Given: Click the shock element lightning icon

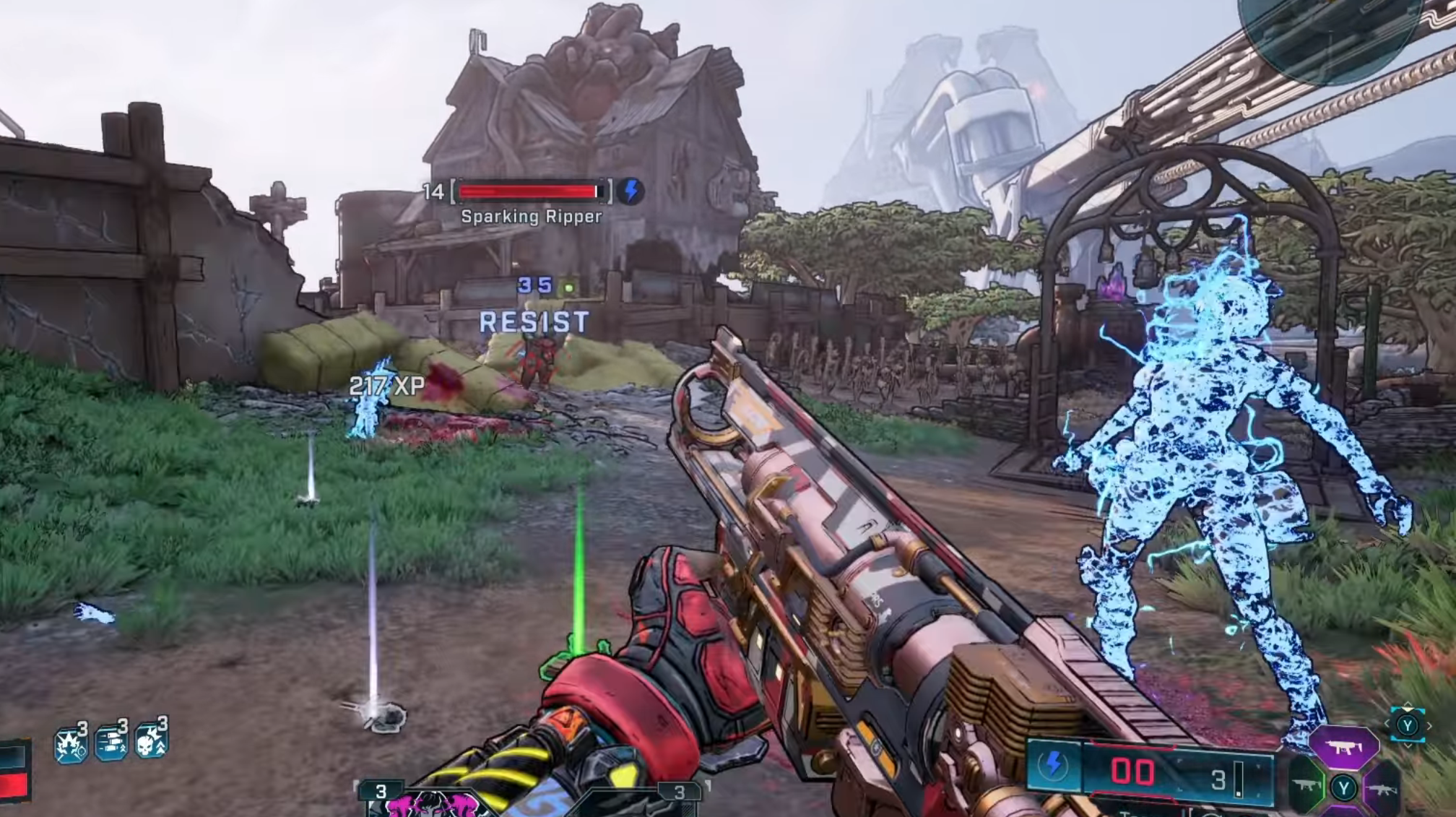Looking at the screenshot, I should click(x=1053, y=765).
